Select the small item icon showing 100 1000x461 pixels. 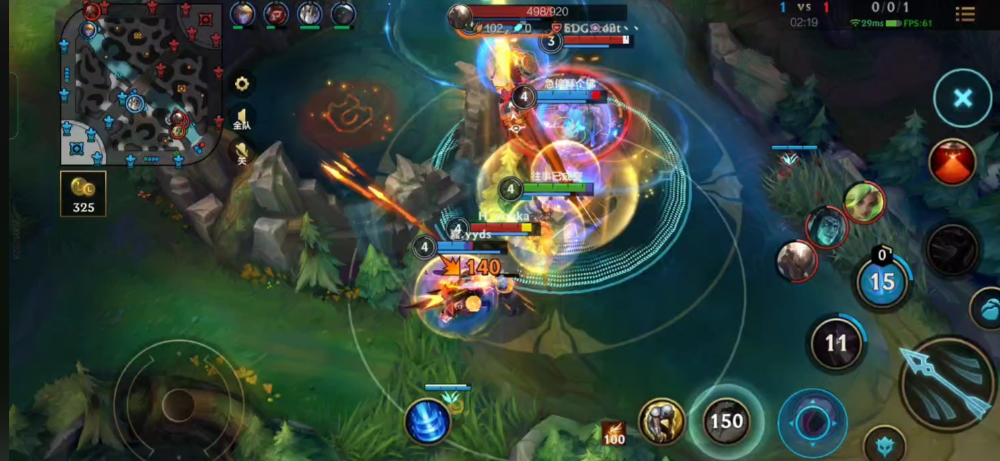pos(612,433)
